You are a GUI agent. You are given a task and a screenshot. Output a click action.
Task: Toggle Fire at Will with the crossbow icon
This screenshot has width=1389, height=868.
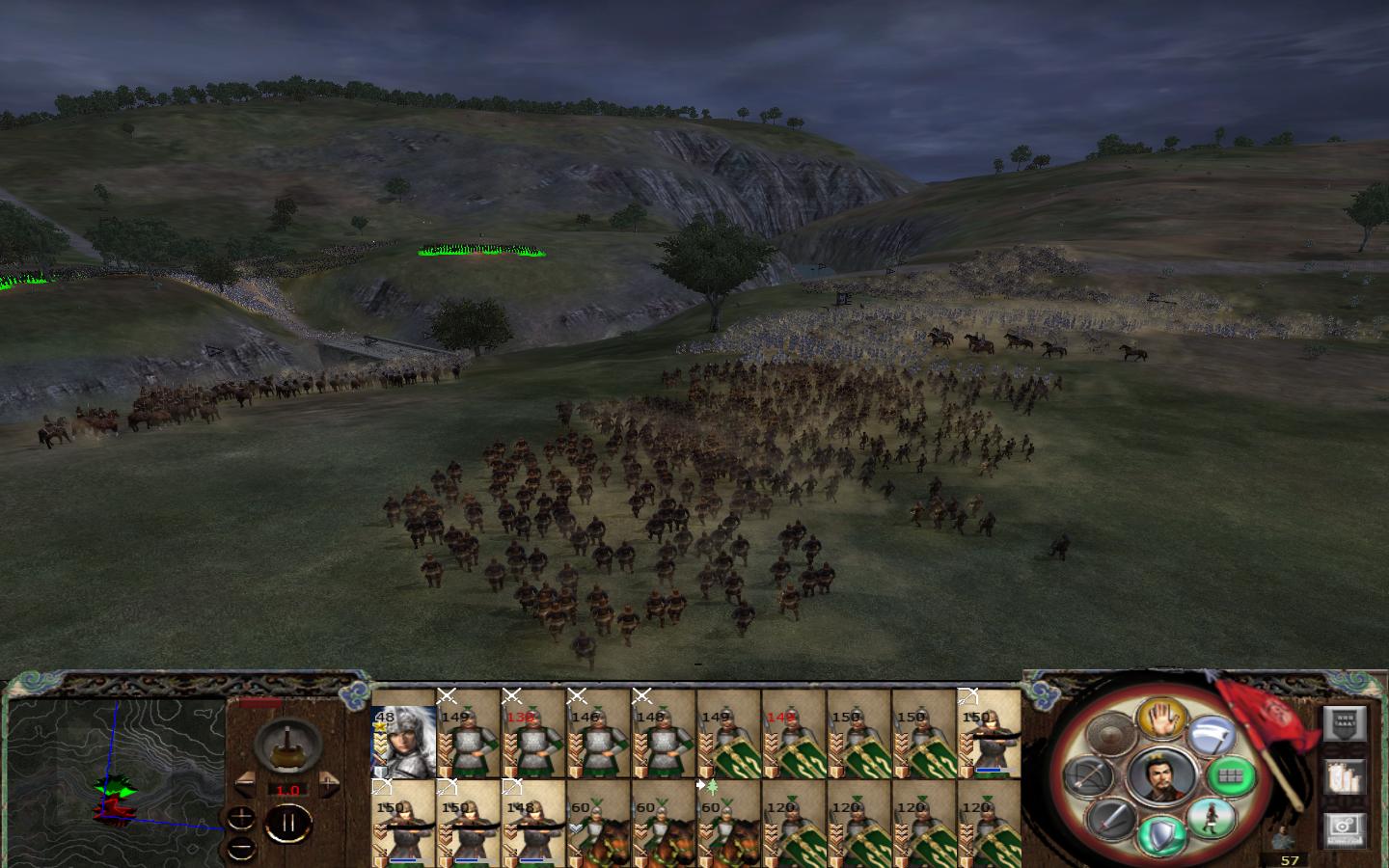(x=1086, y=773)
